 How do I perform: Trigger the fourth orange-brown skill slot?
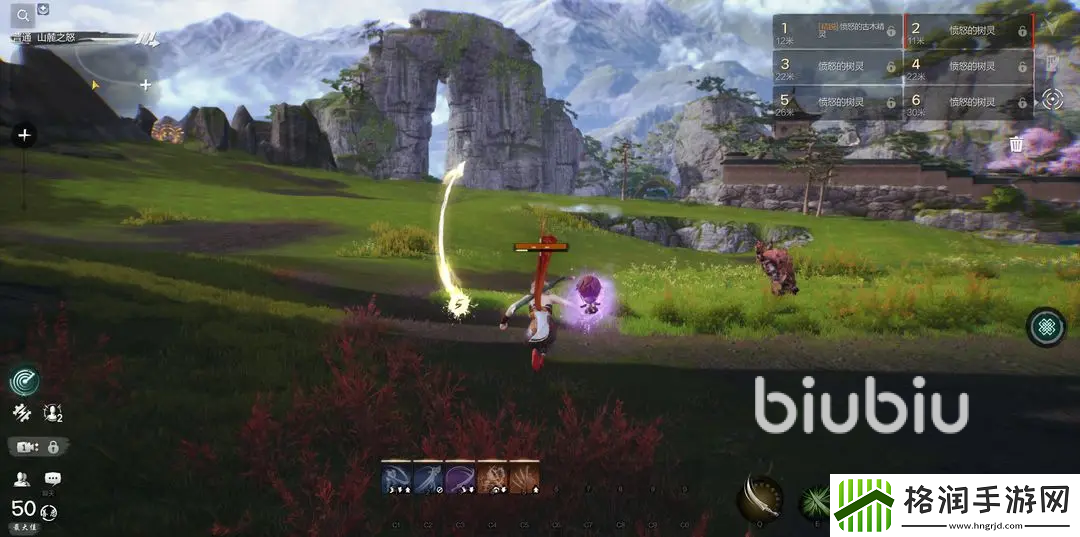[492, 476]
